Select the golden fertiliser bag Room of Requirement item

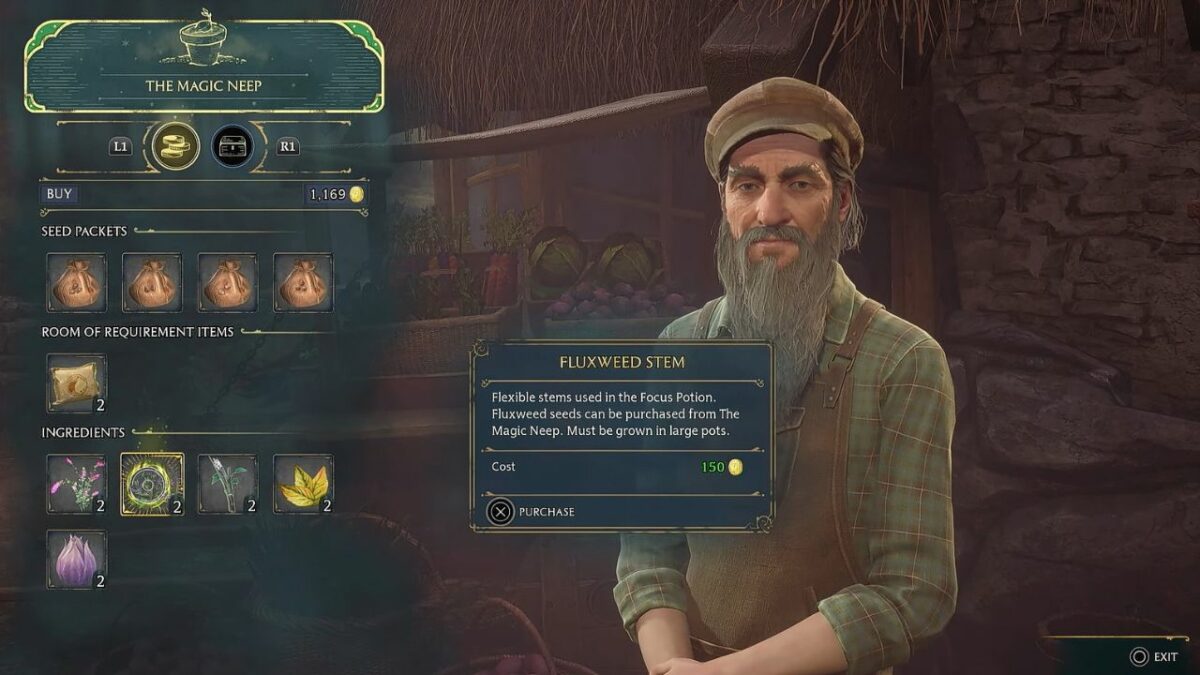(76, 383)
